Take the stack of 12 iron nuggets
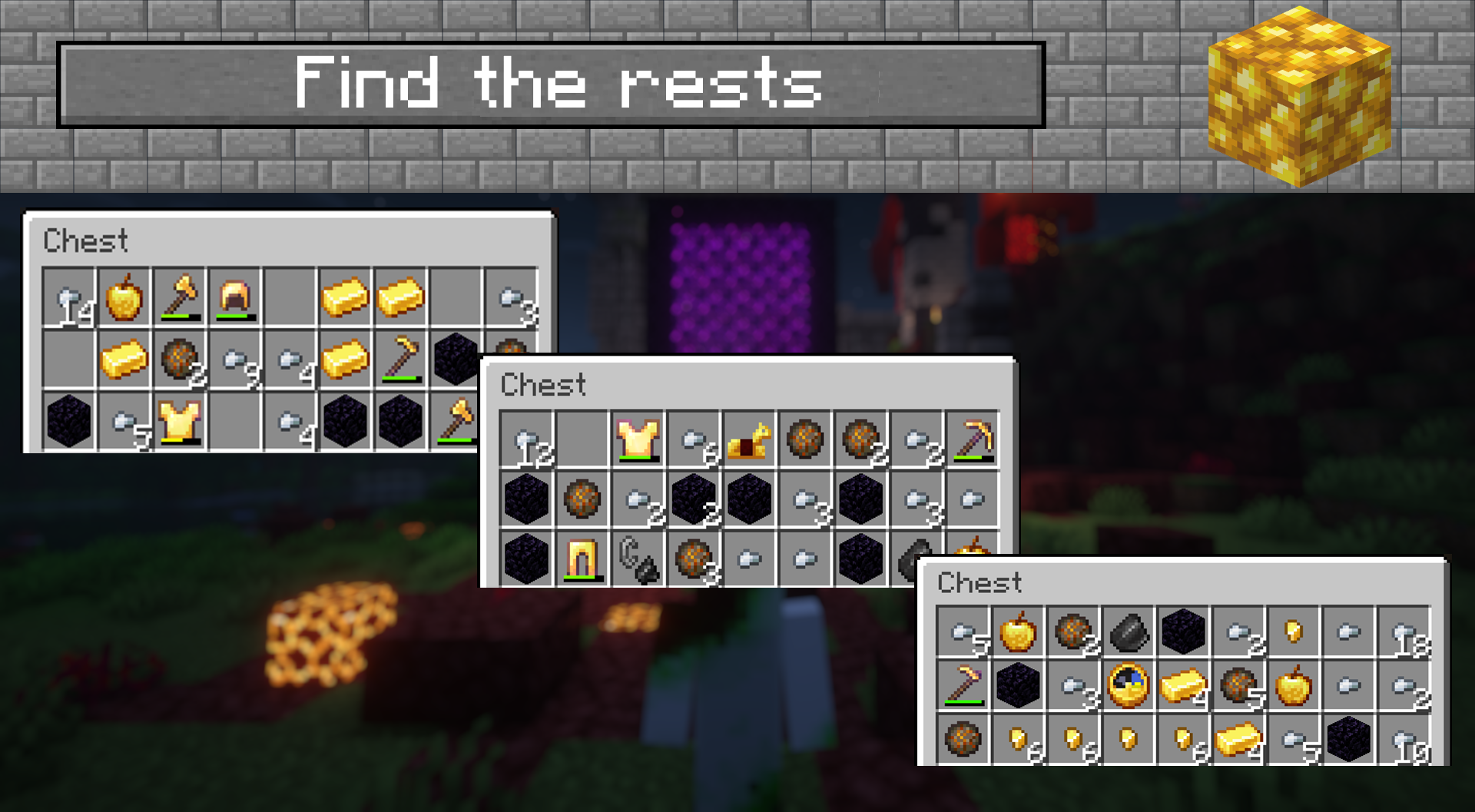1475x812 pixels. click(527, 440)
